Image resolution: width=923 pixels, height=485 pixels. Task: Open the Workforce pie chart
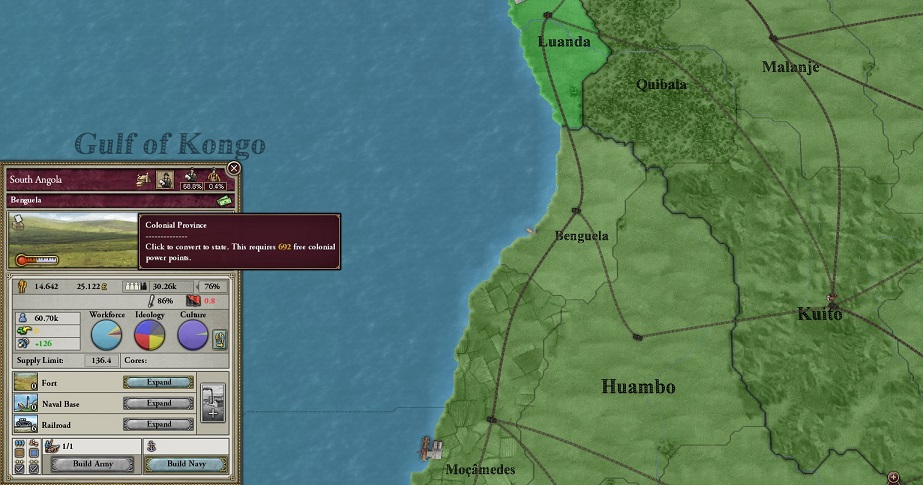(107, 335)
